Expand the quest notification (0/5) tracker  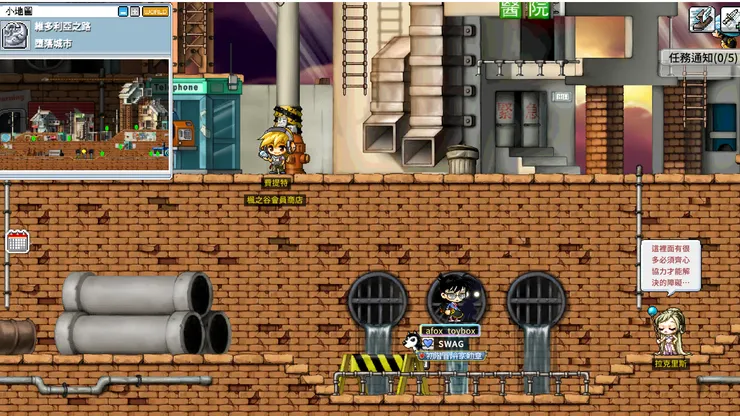(700, 58)
